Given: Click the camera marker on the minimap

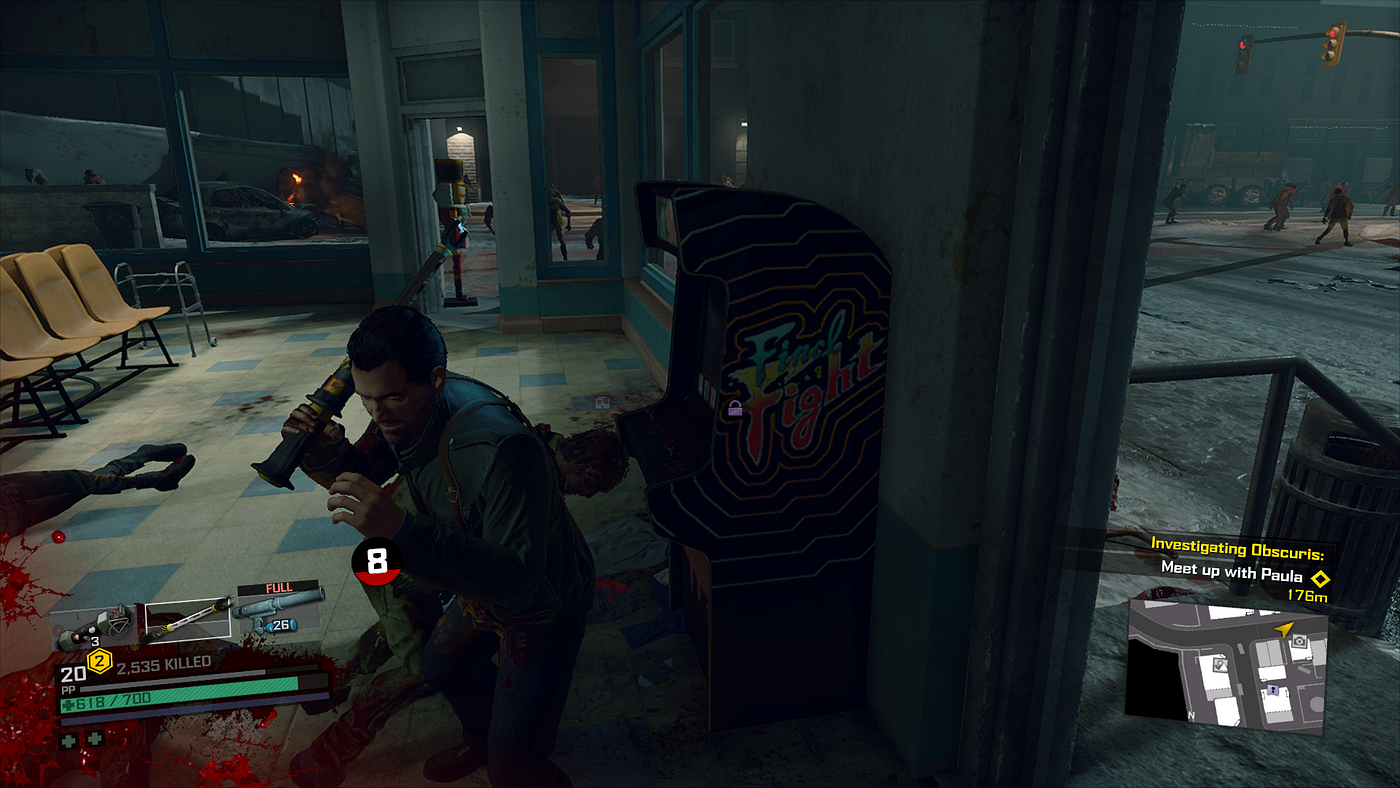Looking at the screenshot, I should pyautogui.click(x=1299, y=640).
